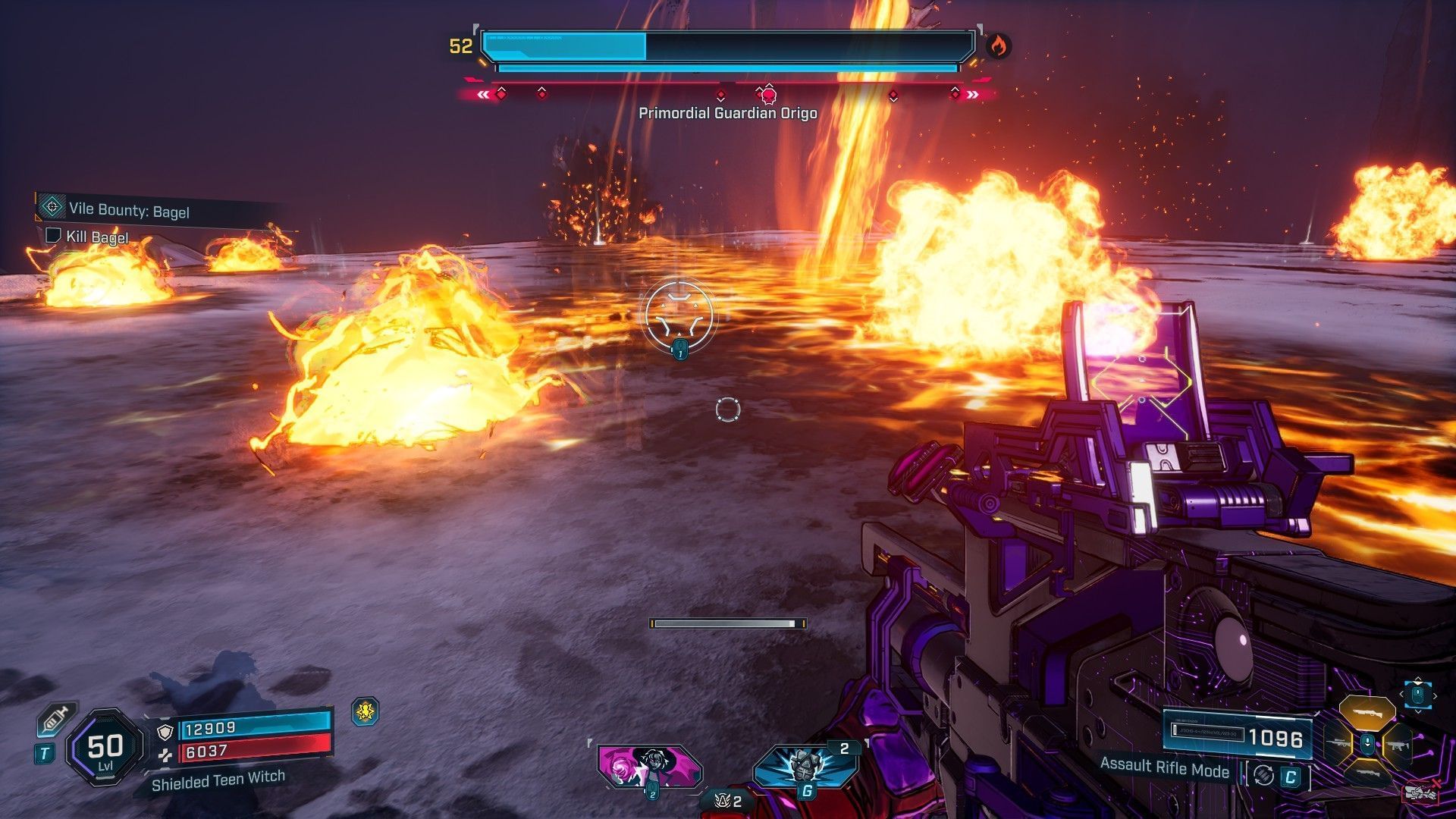Toggle the Assault Rifle Mode swap icon
Image resolution: width=1456 pixels, height=819 pixels.
click(1263, 775)
